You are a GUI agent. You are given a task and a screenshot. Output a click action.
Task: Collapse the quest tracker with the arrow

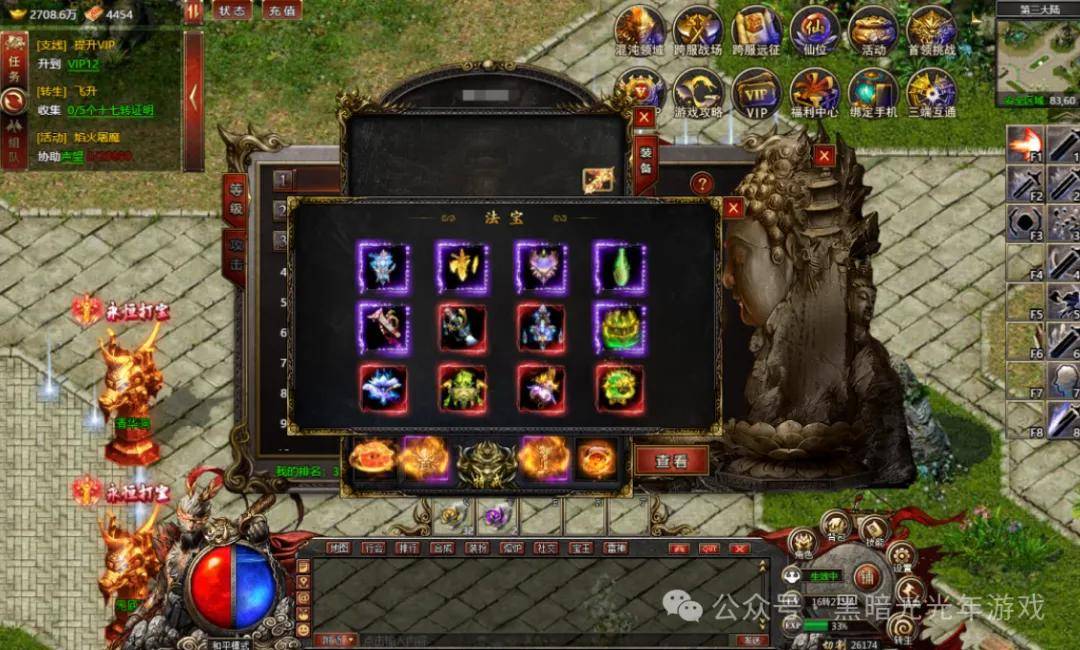click(x=193, y=99)
